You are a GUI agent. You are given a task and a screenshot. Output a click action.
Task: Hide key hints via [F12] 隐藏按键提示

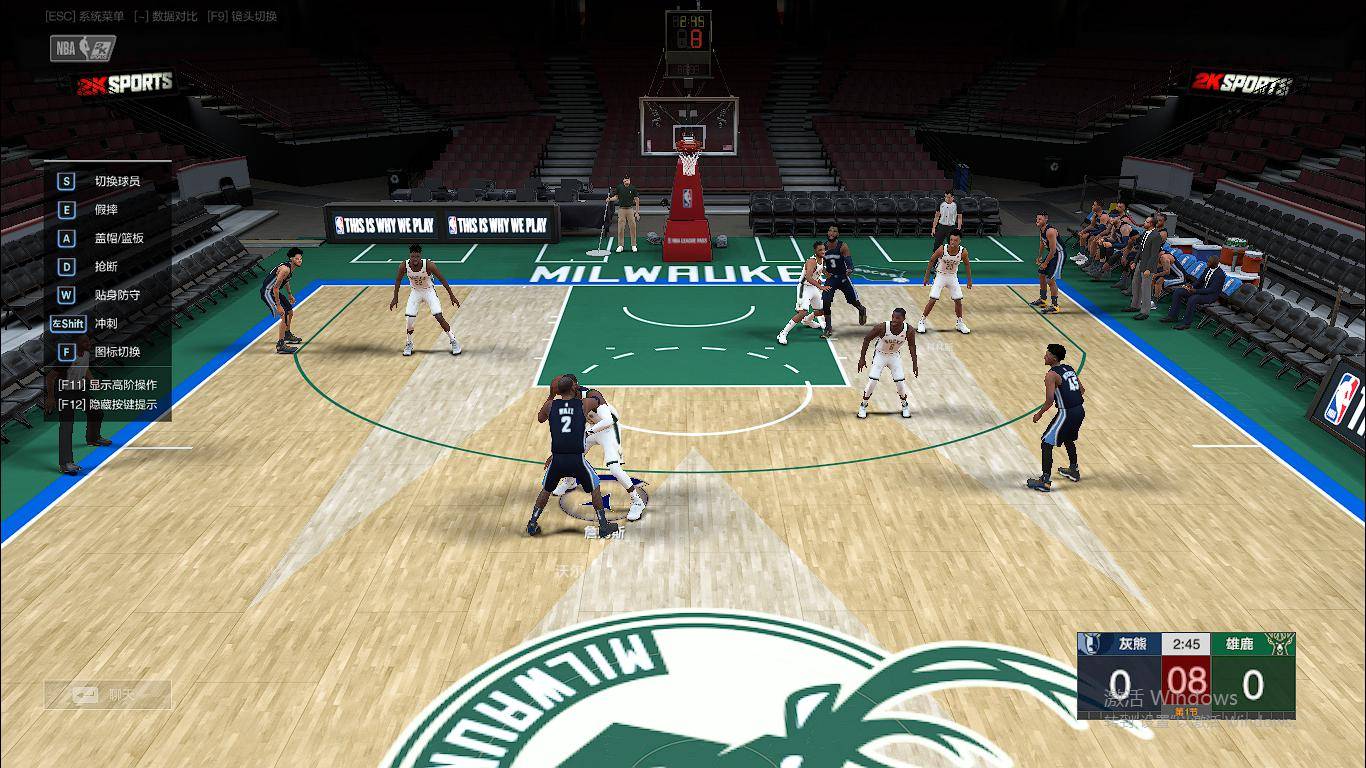105,406
